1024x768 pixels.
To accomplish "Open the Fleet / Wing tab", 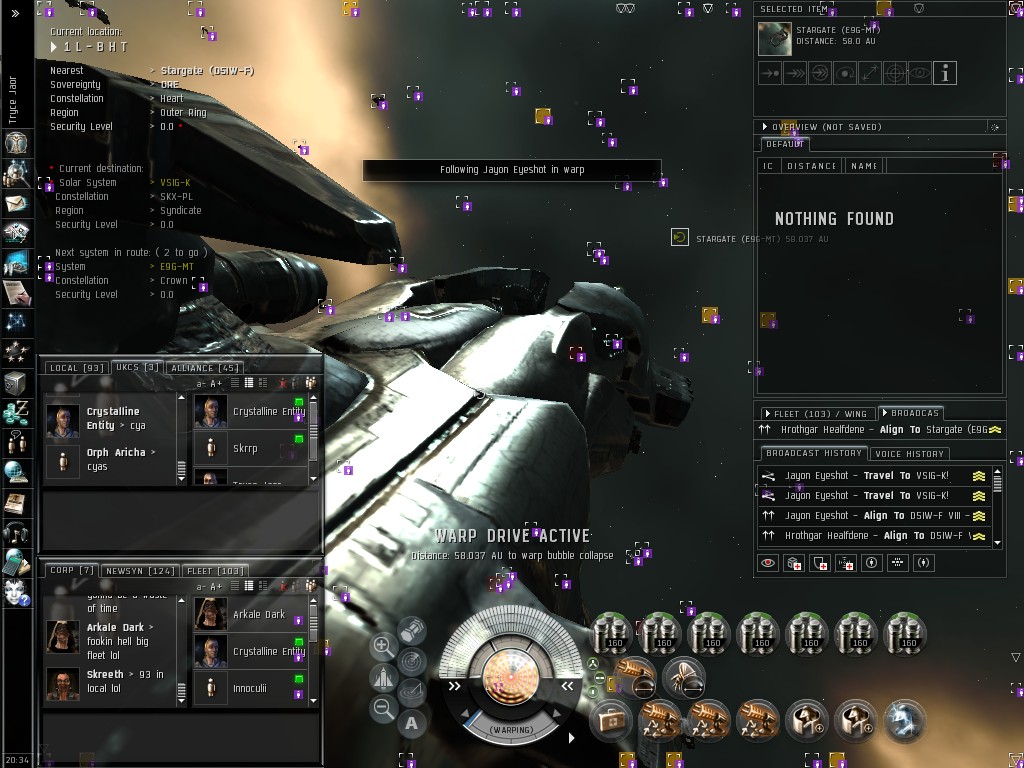I will pos(815,413).
